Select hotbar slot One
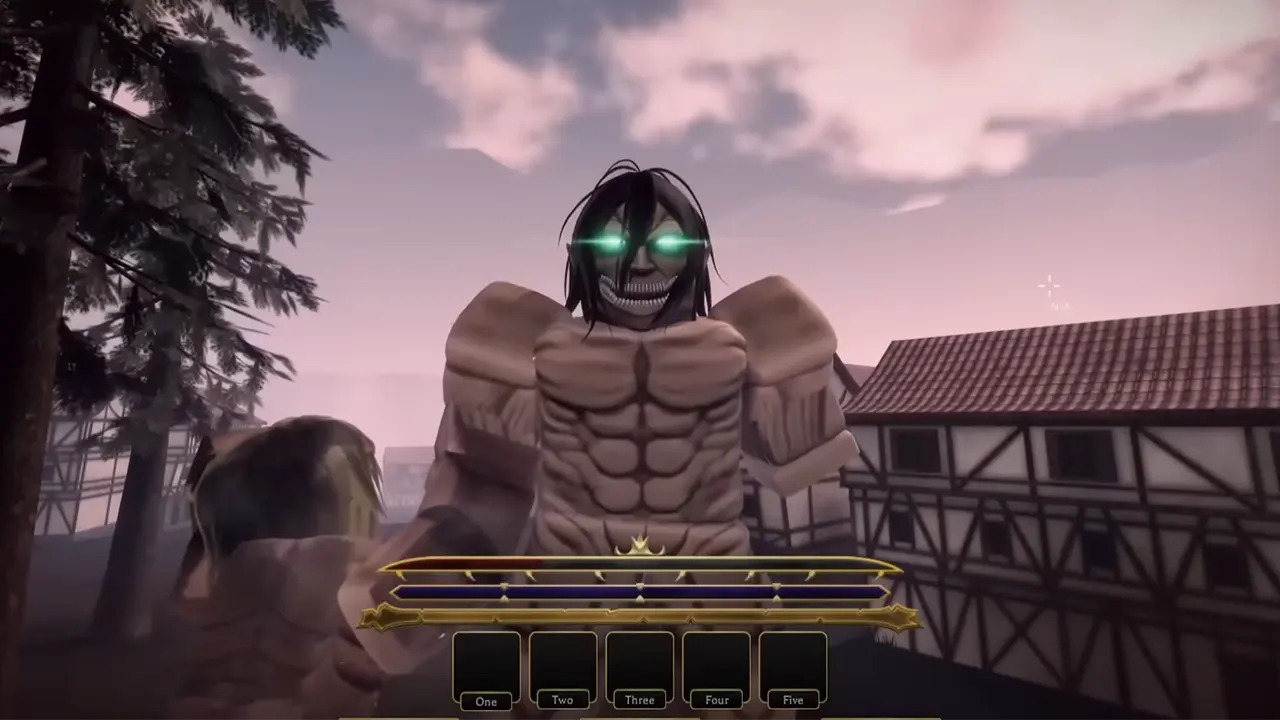 pos(486,662)
